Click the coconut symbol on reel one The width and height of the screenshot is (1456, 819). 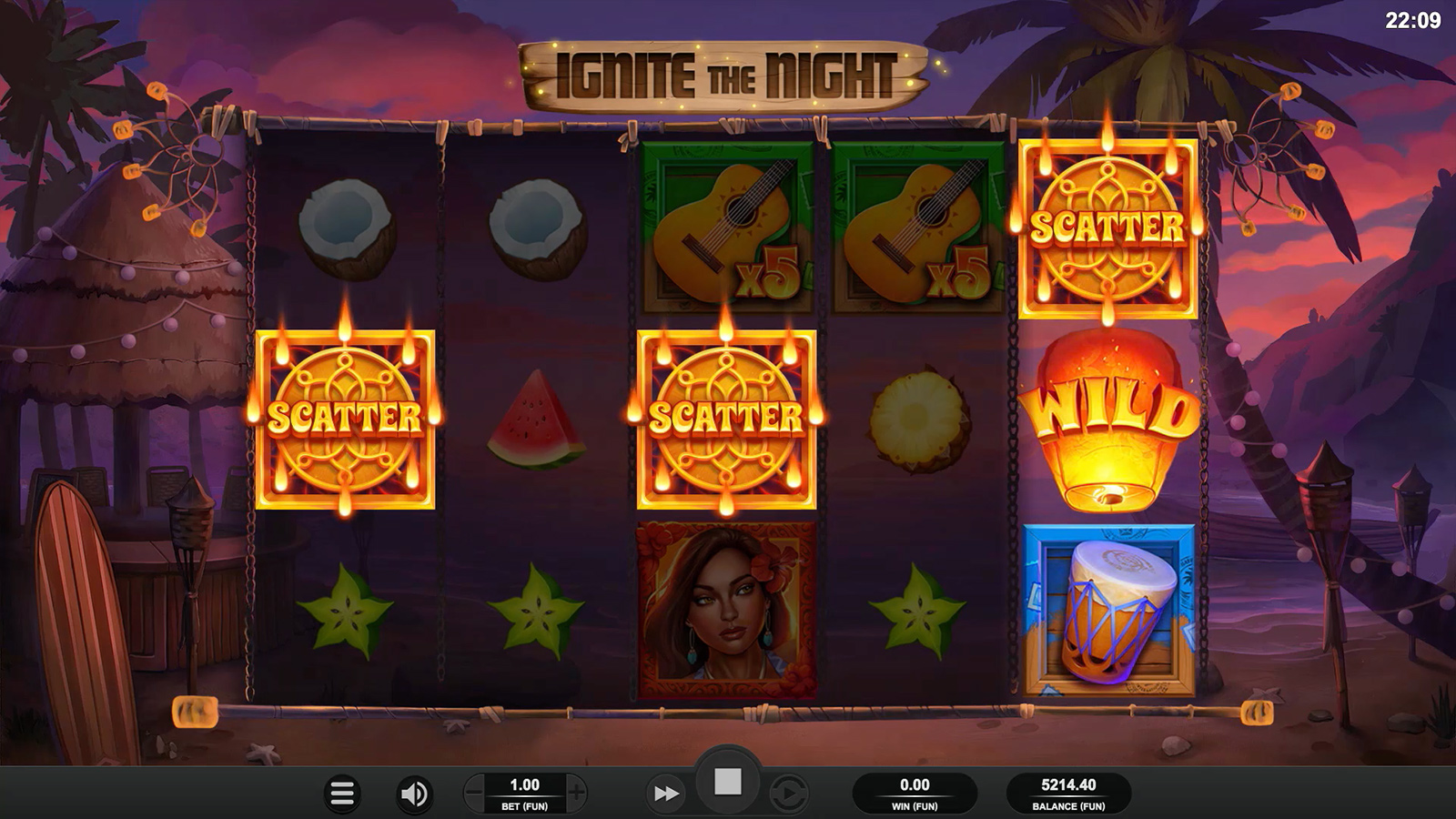click(x=344, y=232)
